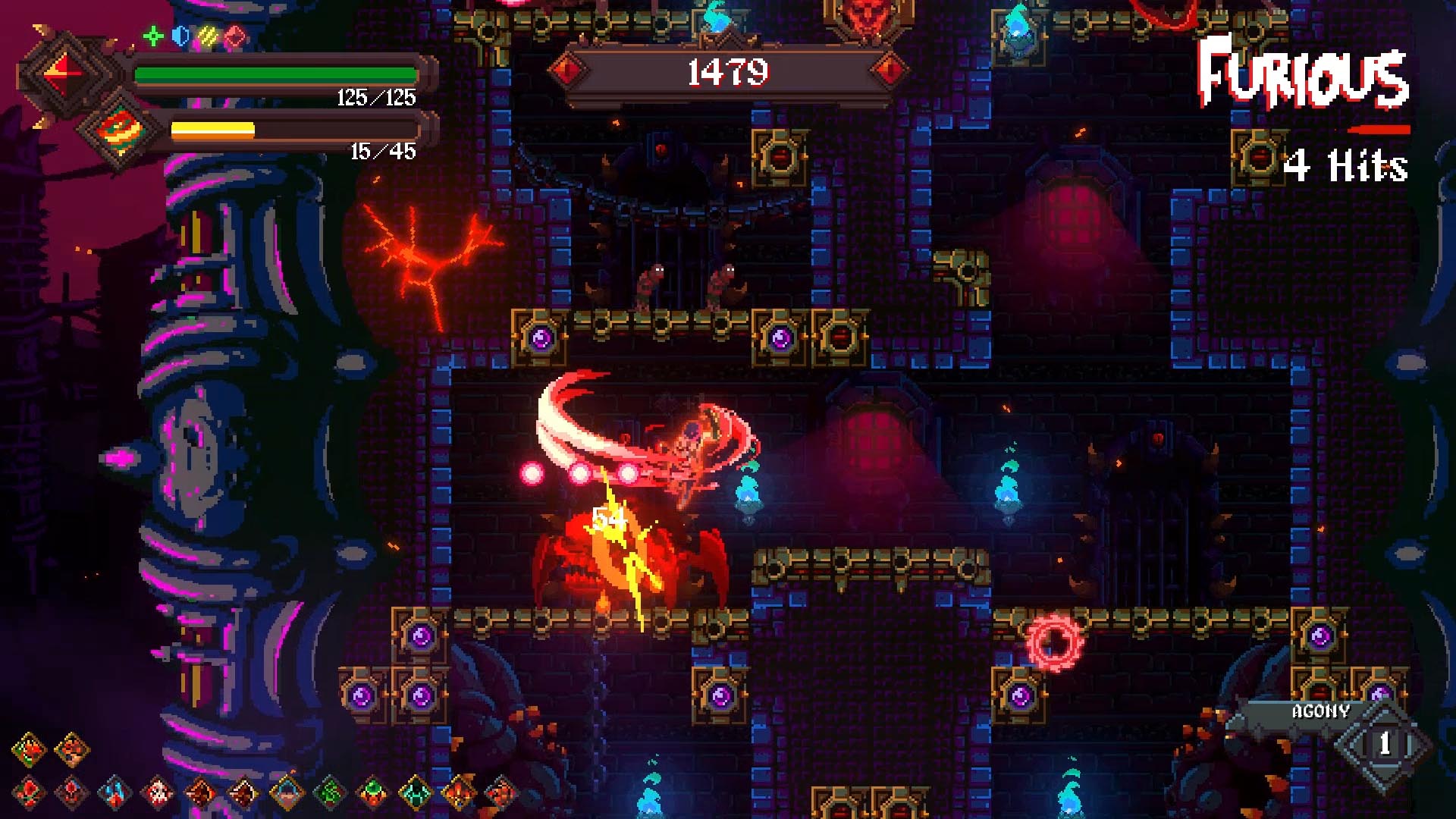Click the white skull ability icon in bottom row
Viewport: 1456px width, 819px height.
click(x=158, y=792)
